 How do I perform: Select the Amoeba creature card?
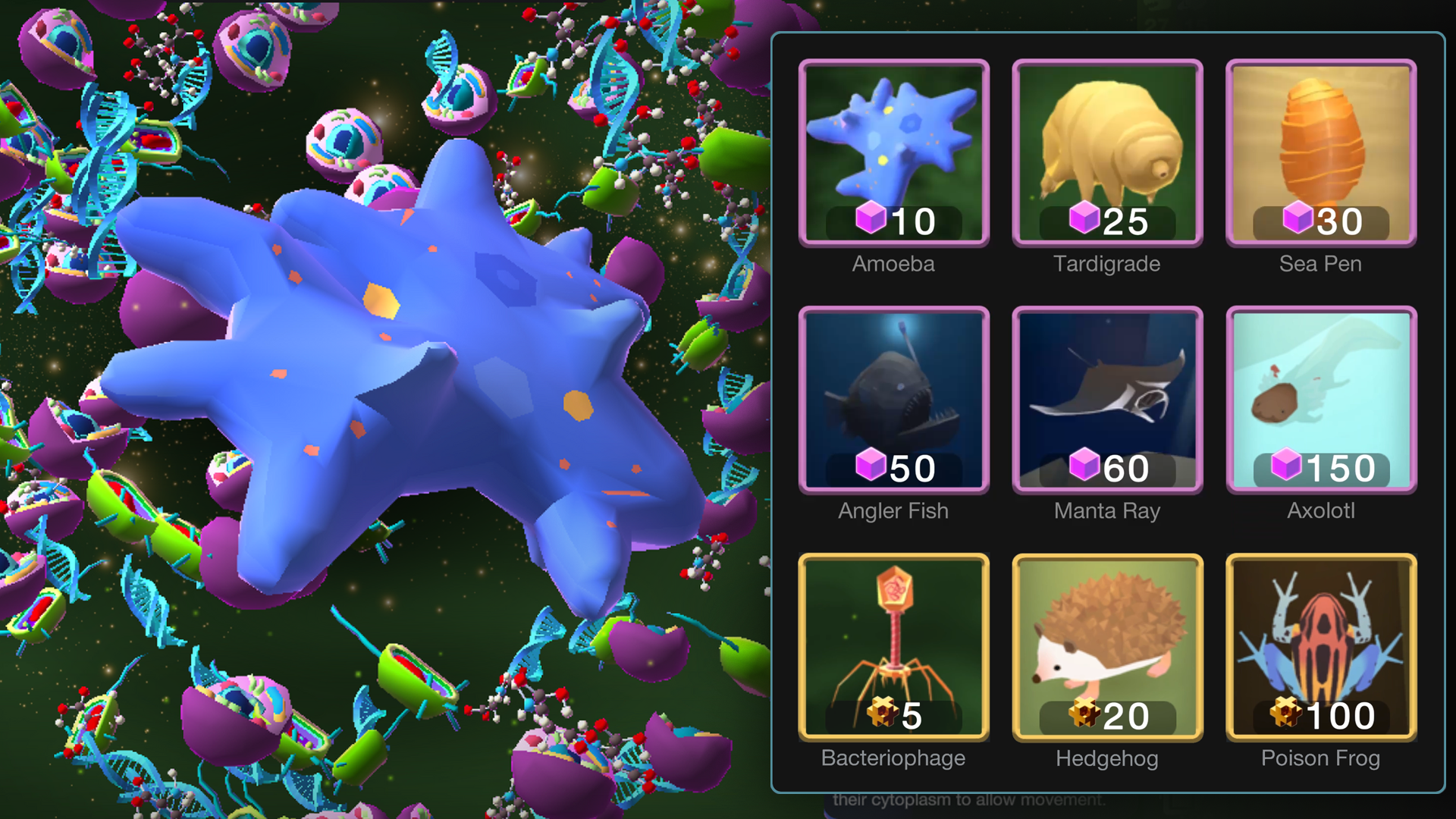(x=893, y=152)
